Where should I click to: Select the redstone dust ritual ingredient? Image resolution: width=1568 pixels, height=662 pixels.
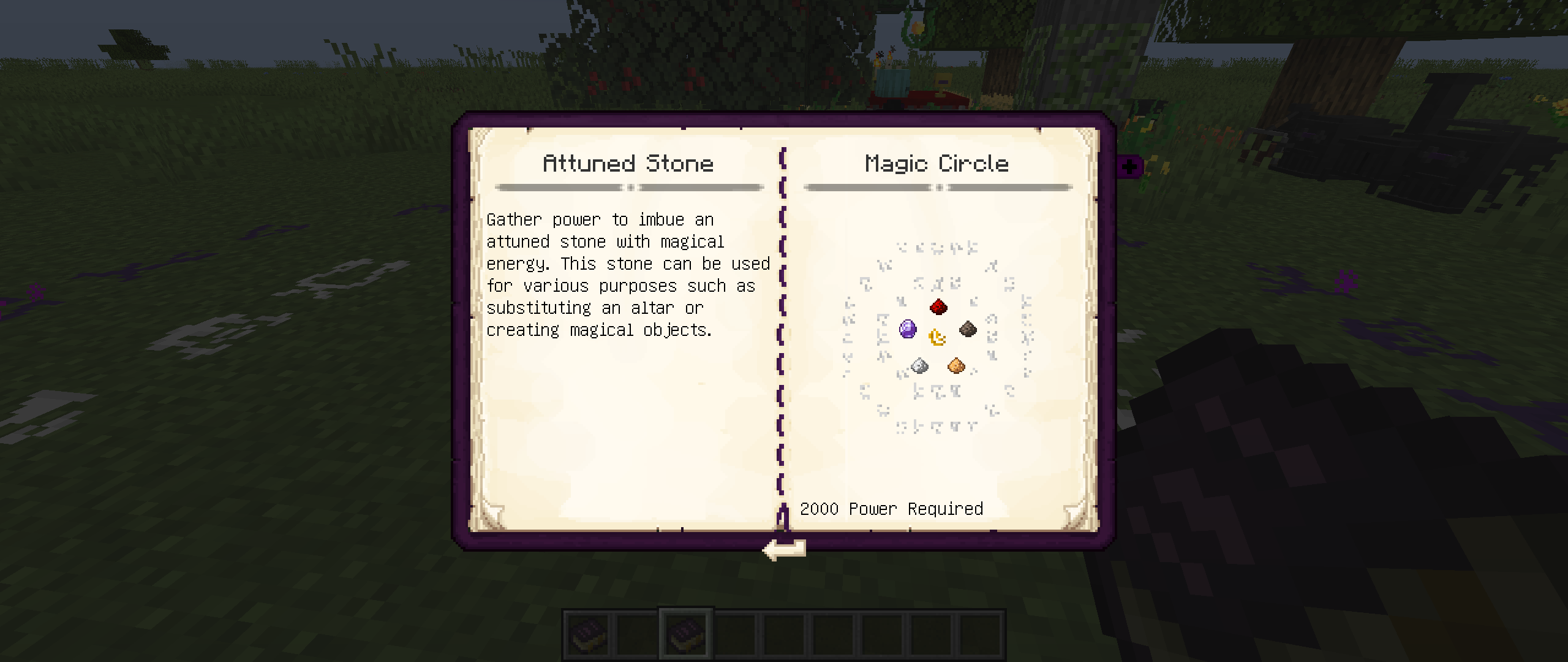(x=938, y=306)
